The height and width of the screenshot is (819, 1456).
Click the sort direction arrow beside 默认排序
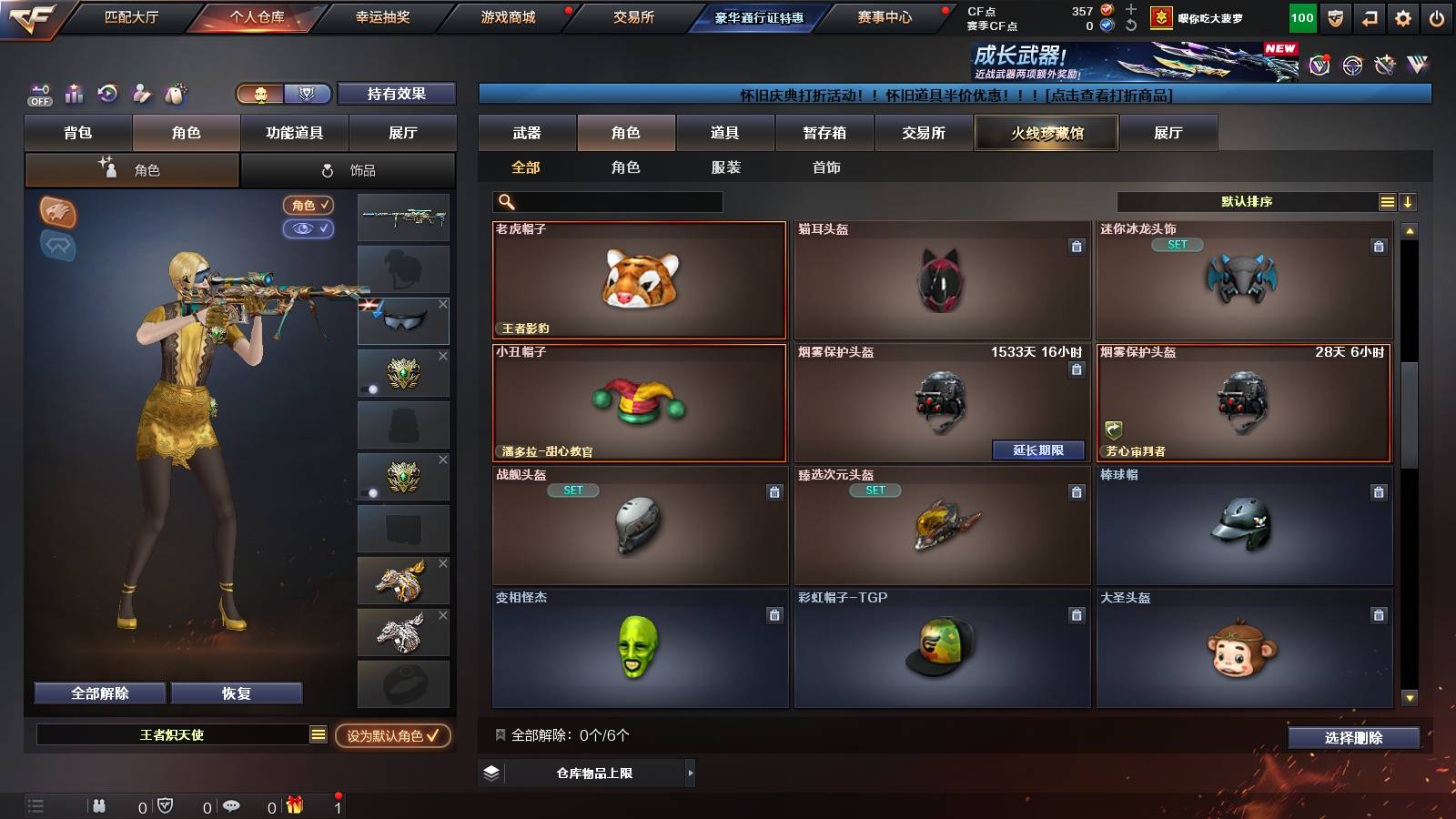coord(1409,201)
